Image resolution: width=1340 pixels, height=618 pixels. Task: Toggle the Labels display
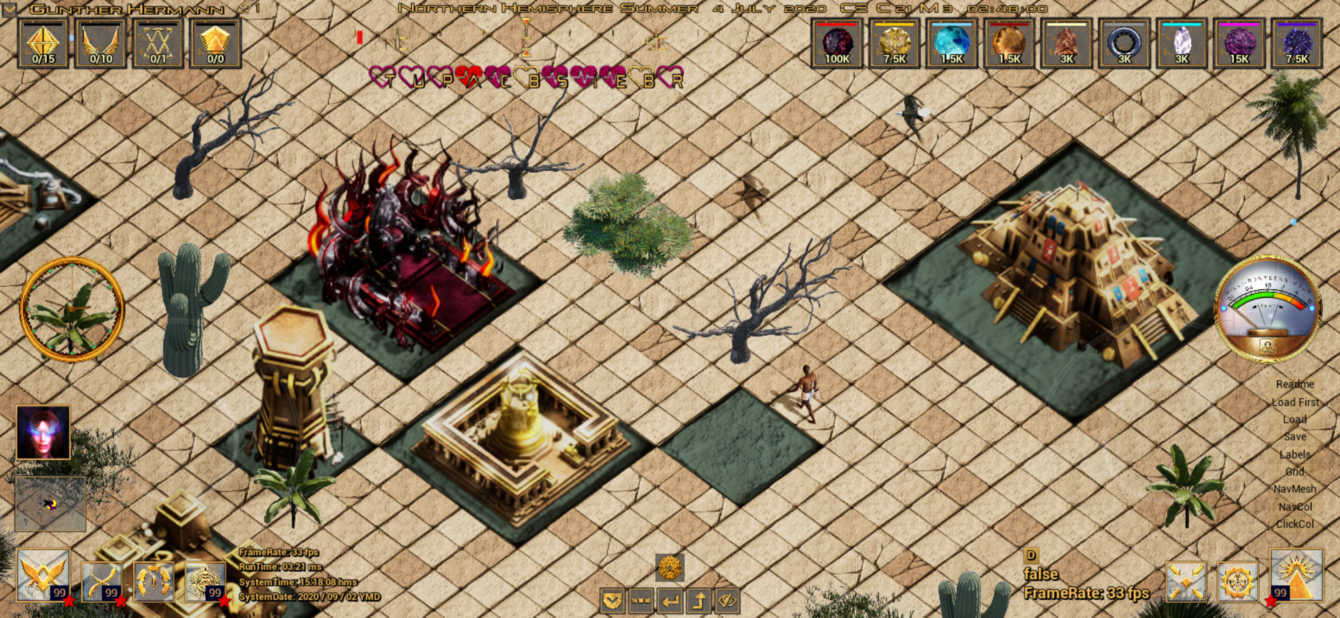[x=1295, y=455]
